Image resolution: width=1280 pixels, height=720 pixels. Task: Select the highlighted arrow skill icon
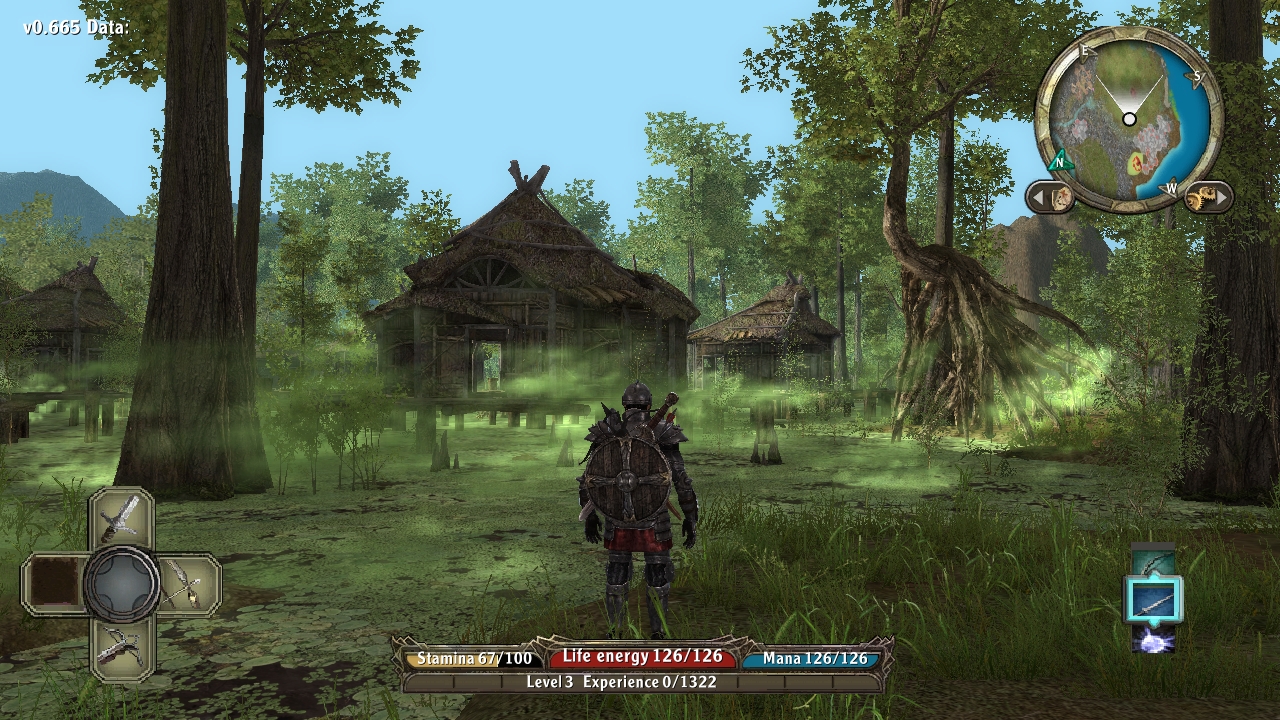point(1153,600)
